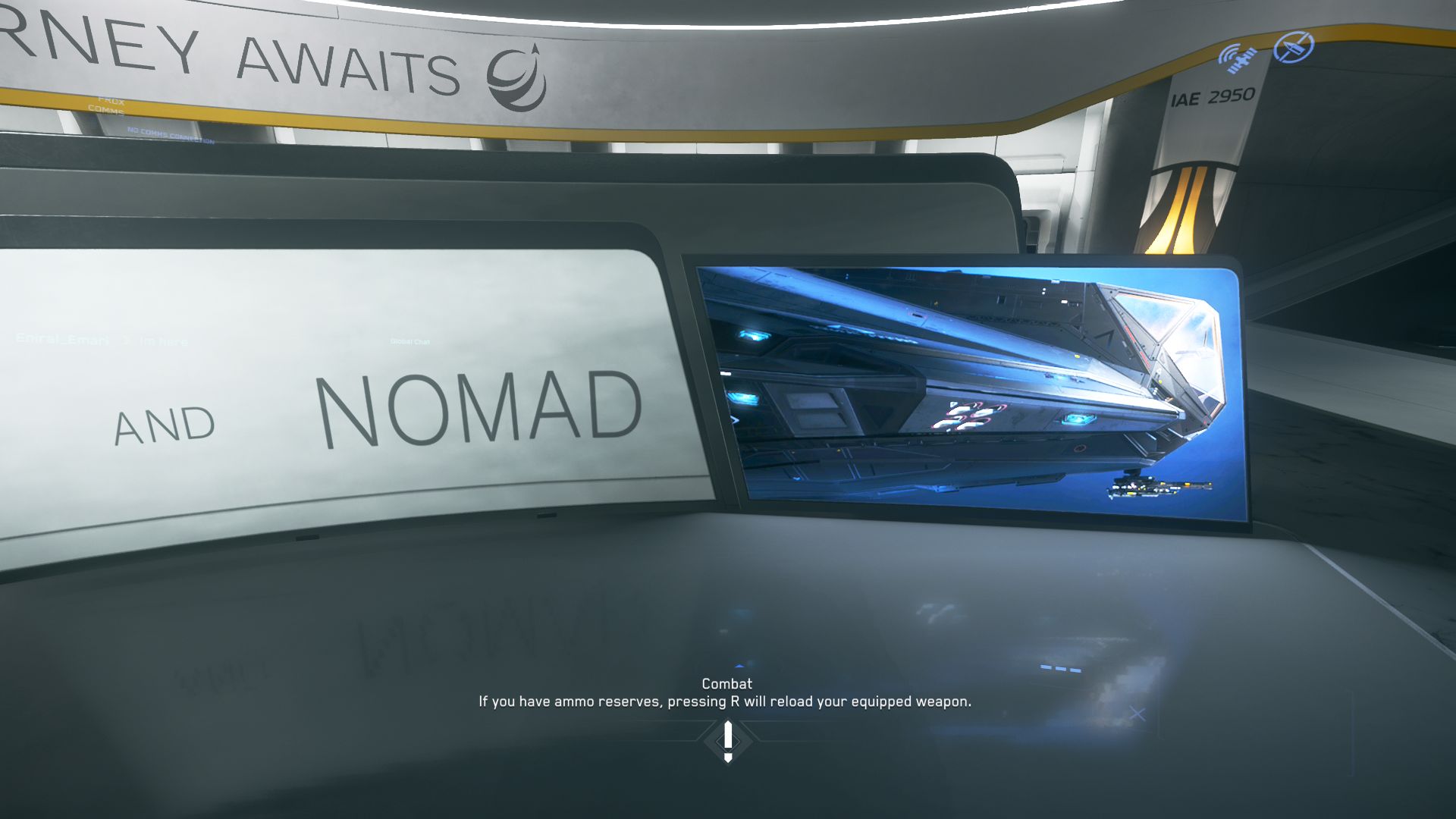The height and width of the screenshot is (819, 1456).
Task: Click the white diamond tutorial marker
Action: (x=727, y=739)
